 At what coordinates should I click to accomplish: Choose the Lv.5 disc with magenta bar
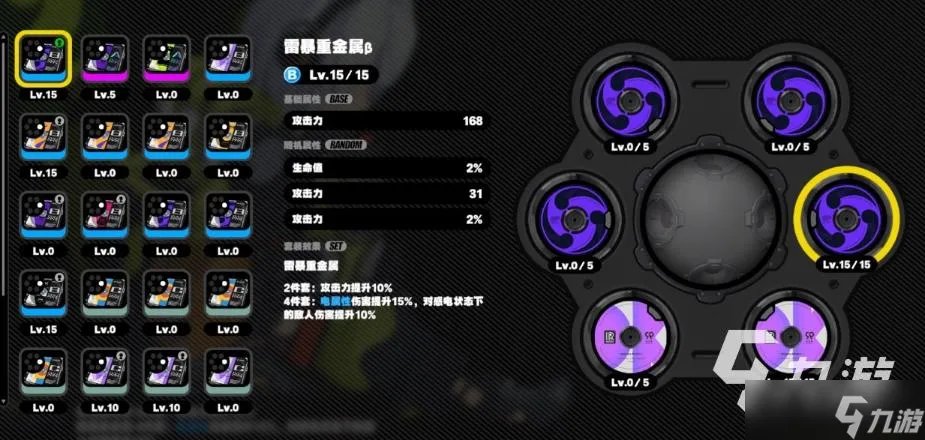[x=103, y=58]
